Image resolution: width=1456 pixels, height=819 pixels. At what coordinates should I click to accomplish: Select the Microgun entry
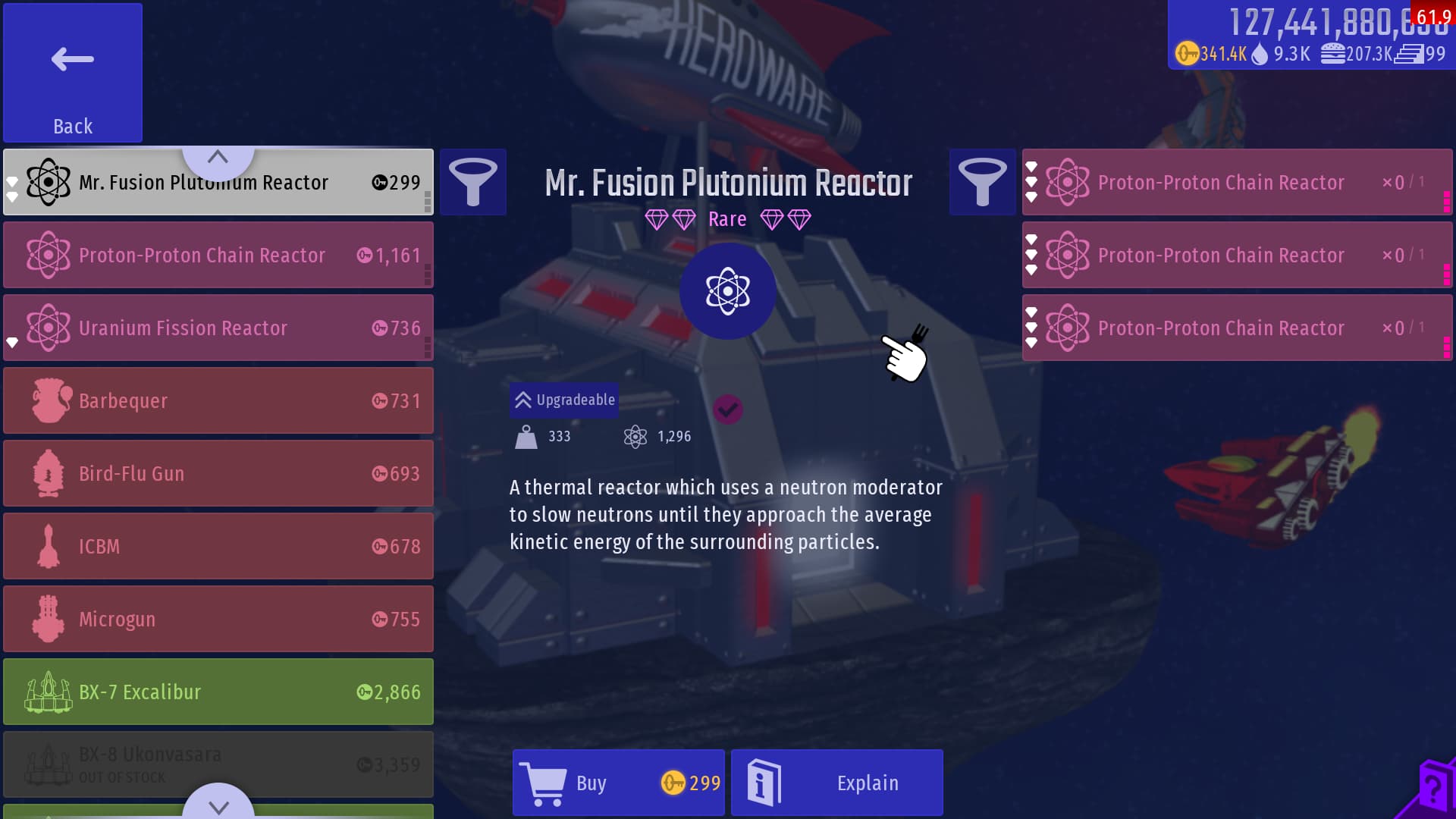218,619
